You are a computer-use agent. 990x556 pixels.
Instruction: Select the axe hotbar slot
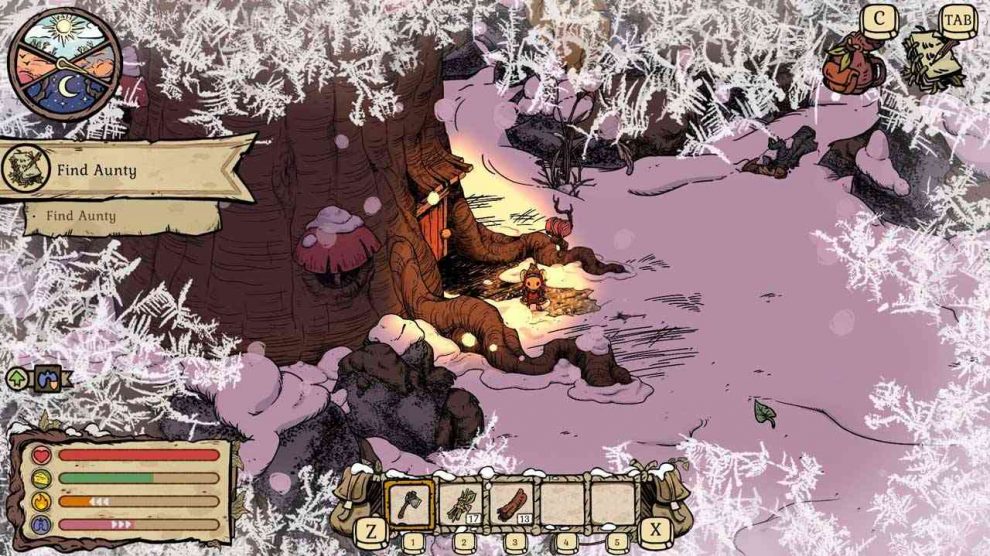(409, 505)
